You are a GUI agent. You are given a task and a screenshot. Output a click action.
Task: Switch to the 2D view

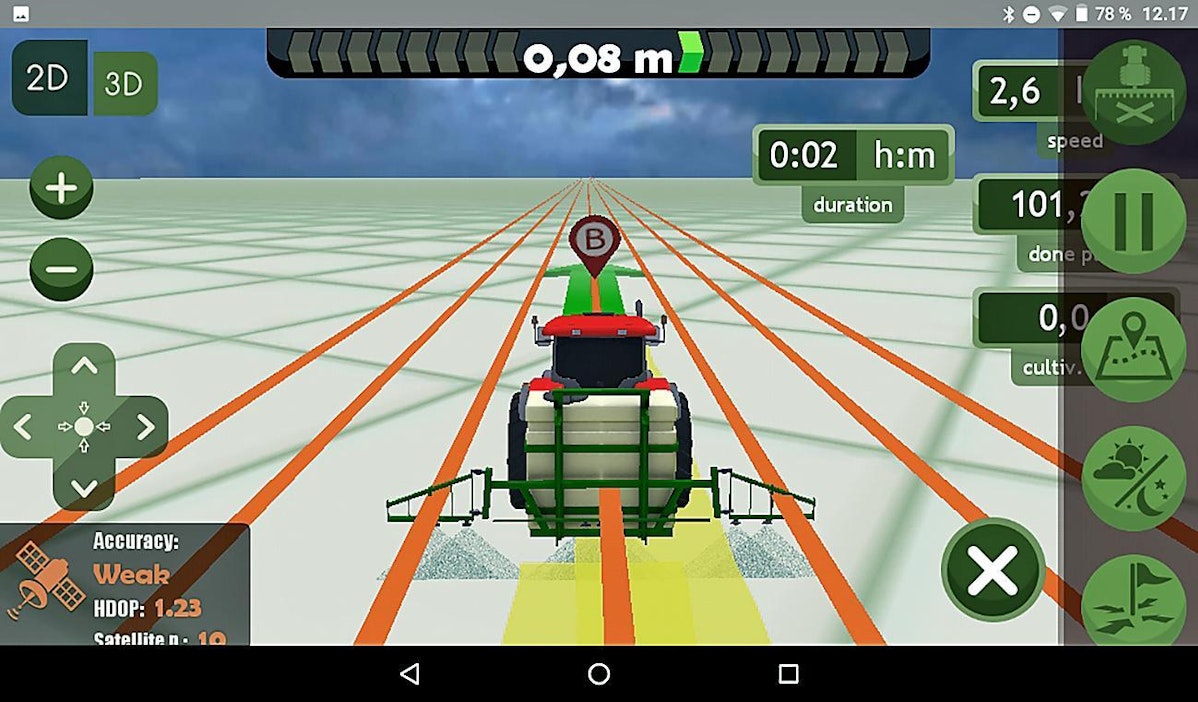pos(48,78)
